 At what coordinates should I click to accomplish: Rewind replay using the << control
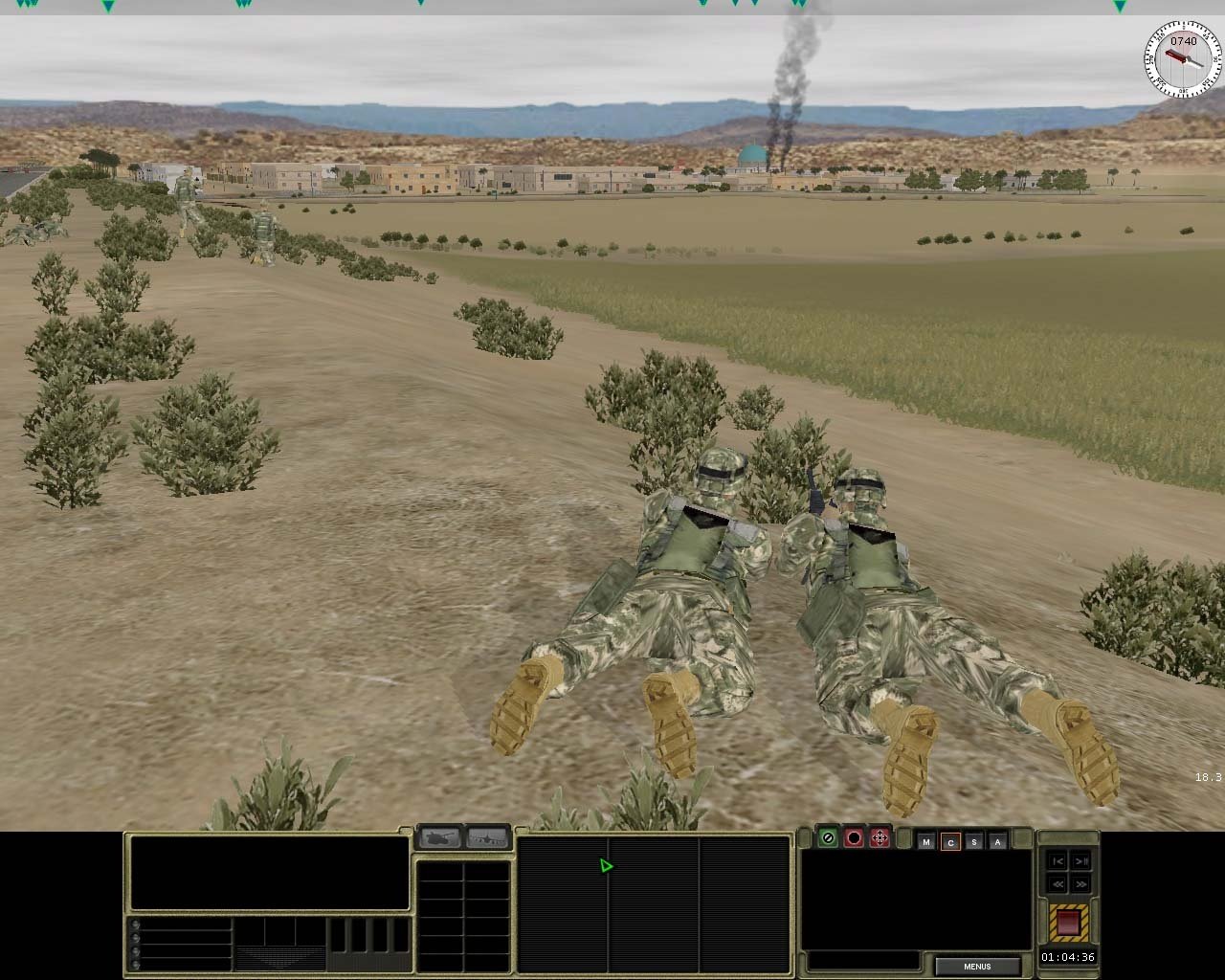pos(1058,883)
